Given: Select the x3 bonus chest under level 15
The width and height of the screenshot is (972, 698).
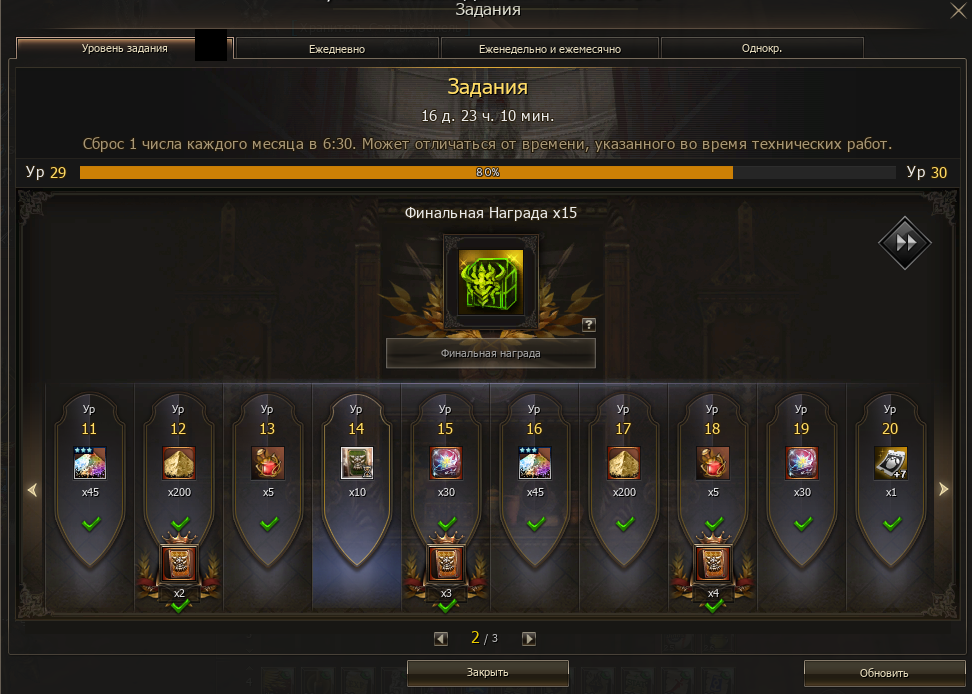Looking at the screenshot, I should [445, 564].
